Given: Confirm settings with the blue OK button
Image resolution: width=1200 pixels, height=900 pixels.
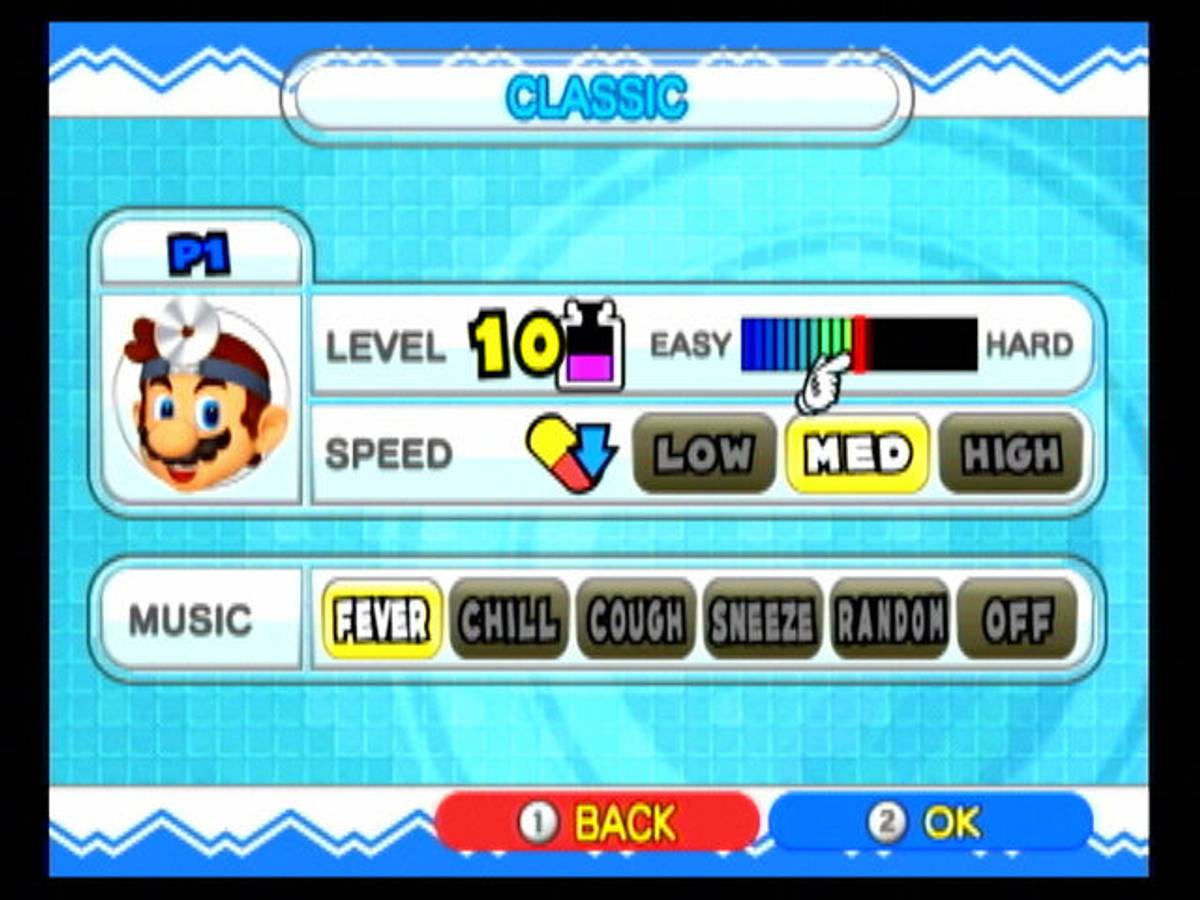Looking at the screenshot, I should point(930,822).
